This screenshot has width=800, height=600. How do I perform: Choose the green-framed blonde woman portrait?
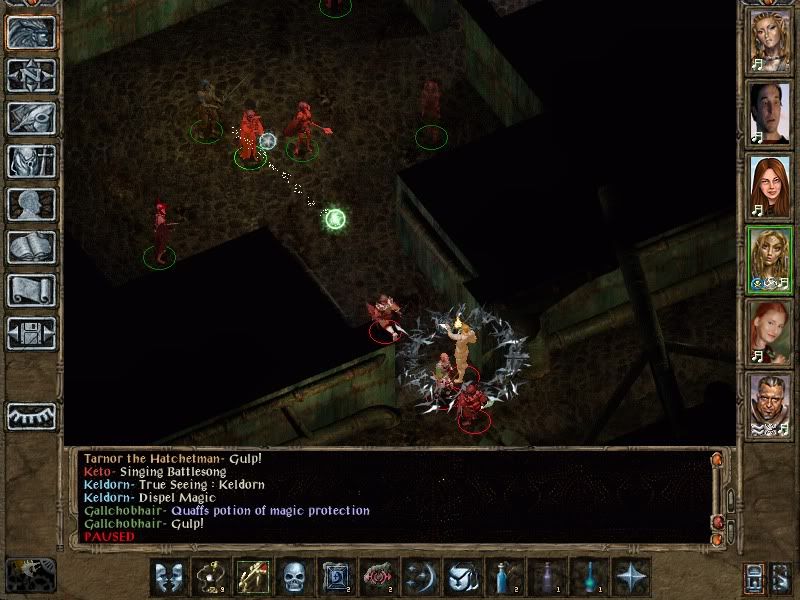click(771, 259)
